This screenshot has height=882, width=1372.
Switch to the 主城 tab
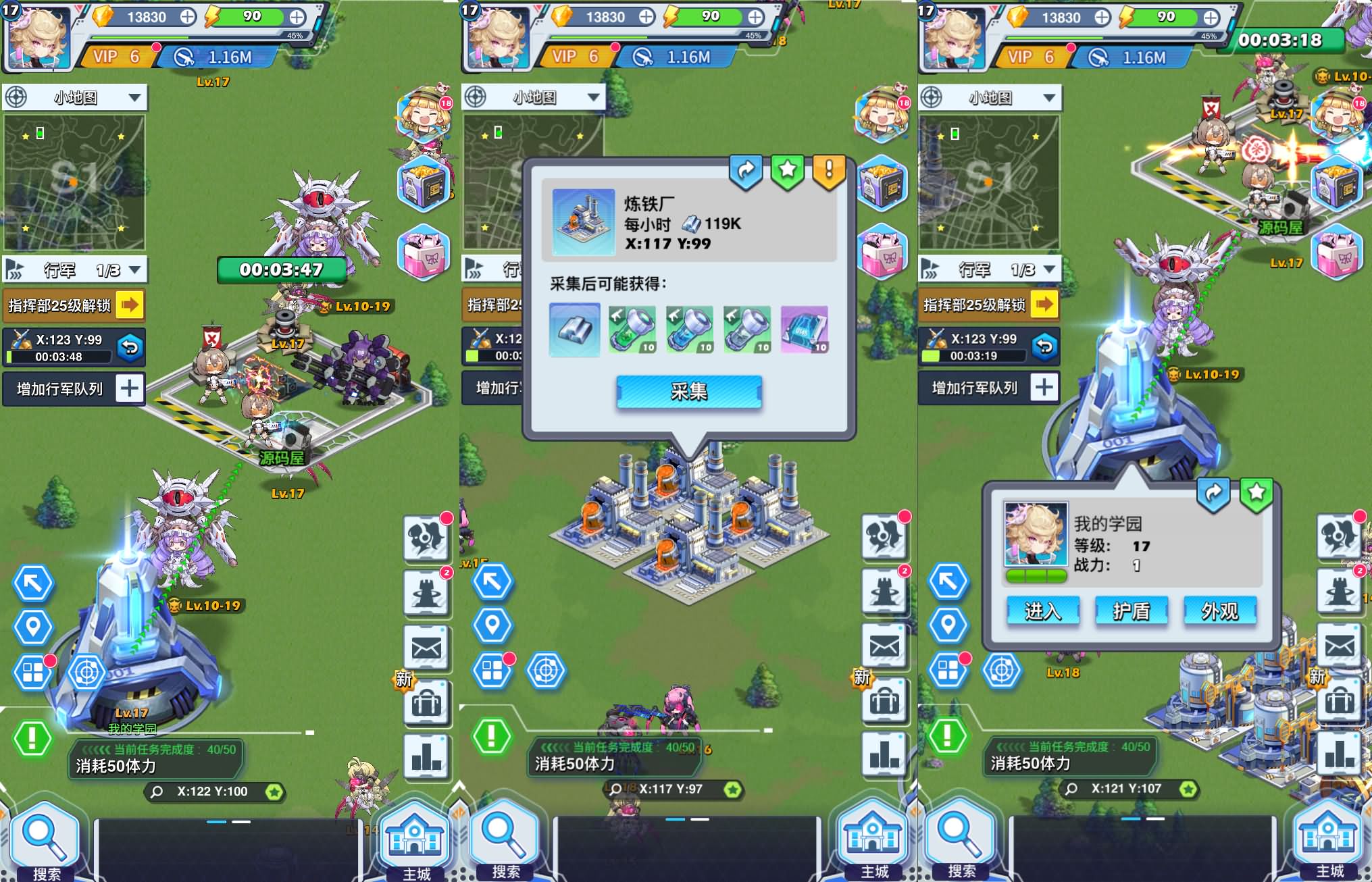pos(414,841)
